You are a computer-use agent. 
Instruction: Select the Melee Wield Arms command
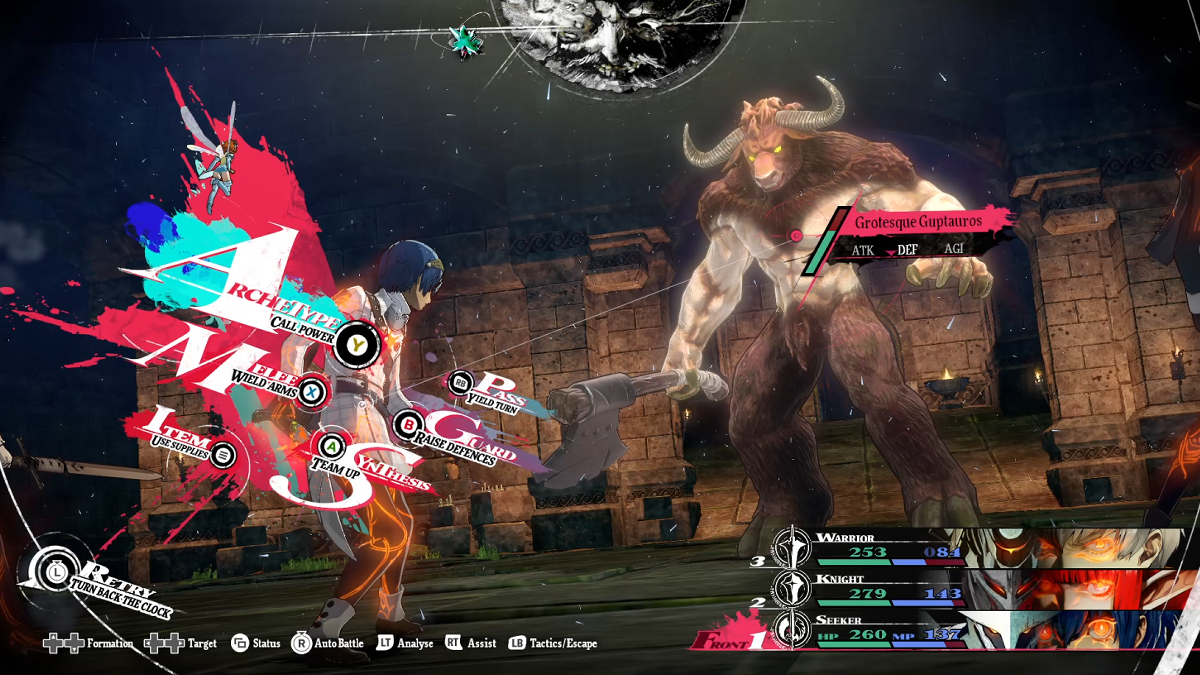pyautogui.click(x=312, y=390)
